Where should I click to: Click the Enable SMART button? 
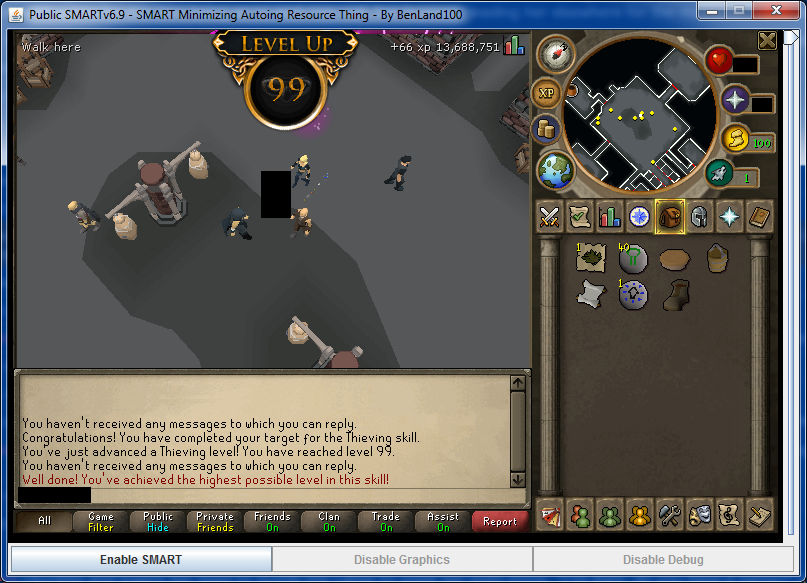pyautogui.click(x=141, y=559)
